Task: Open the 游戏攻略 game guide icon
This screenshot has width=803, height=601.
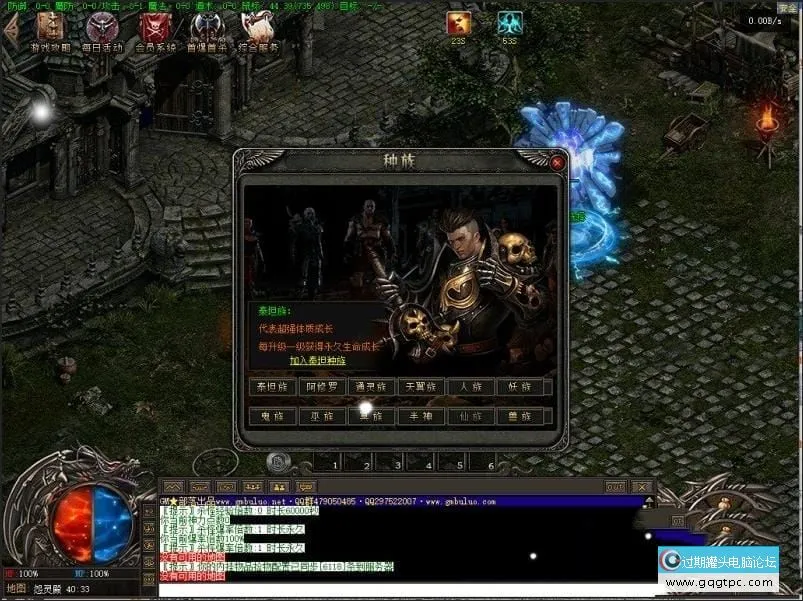Action: coord(49,30)
